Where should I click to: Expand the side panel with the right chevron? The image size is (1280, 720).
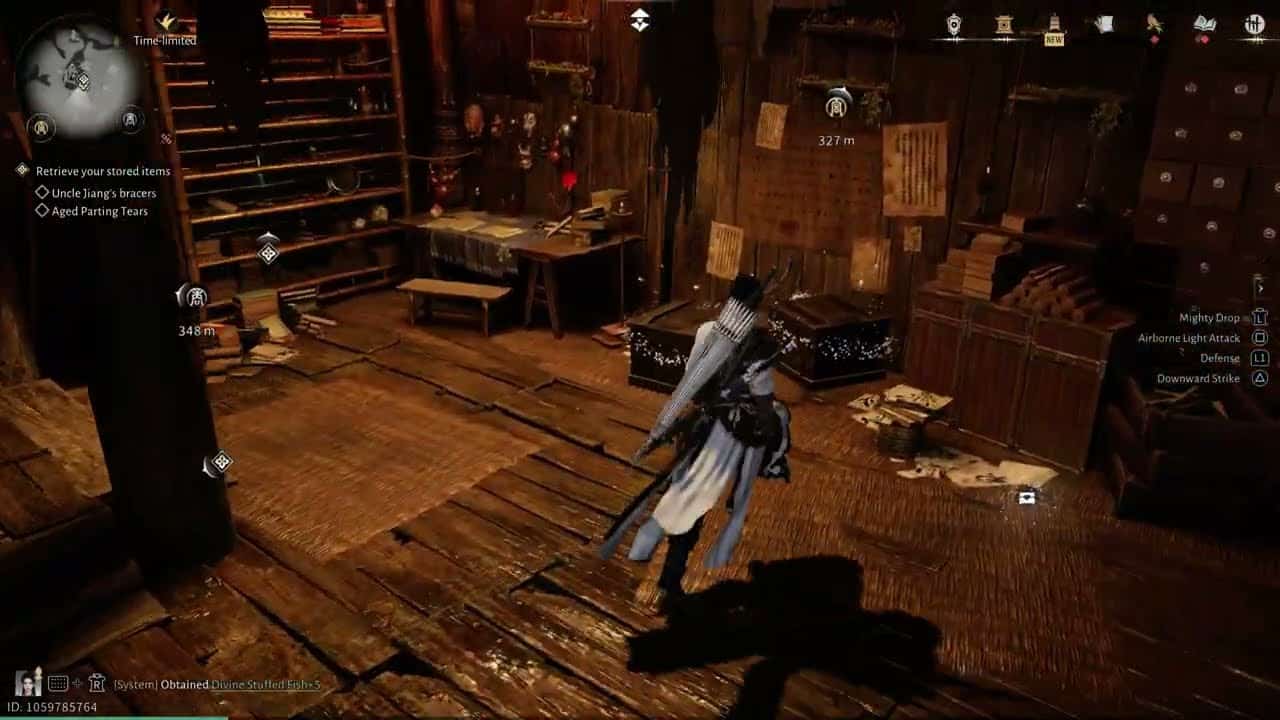(1262, 287)
